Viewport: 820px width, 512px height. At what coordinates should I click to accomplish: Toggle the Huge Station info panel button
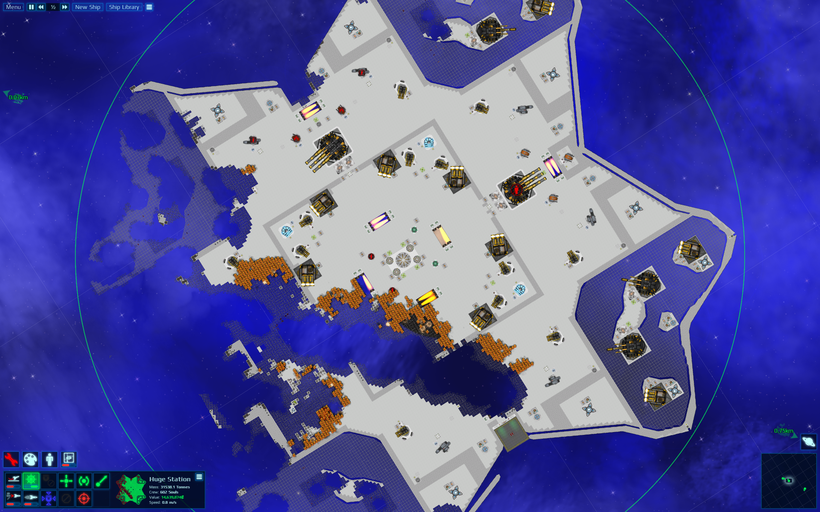coord(199,477)
